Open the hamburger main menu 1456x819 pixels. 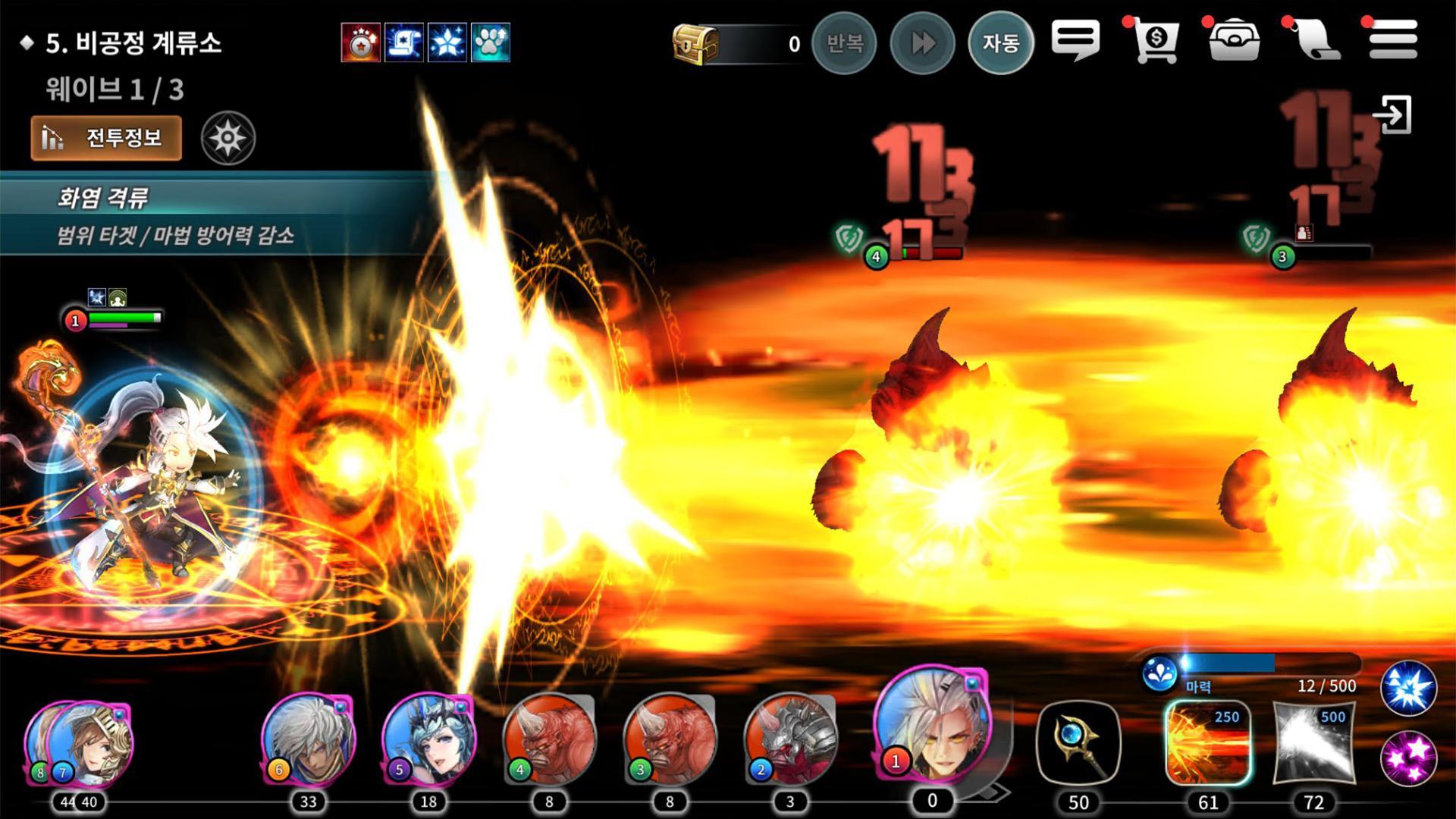click(1393, 39)
